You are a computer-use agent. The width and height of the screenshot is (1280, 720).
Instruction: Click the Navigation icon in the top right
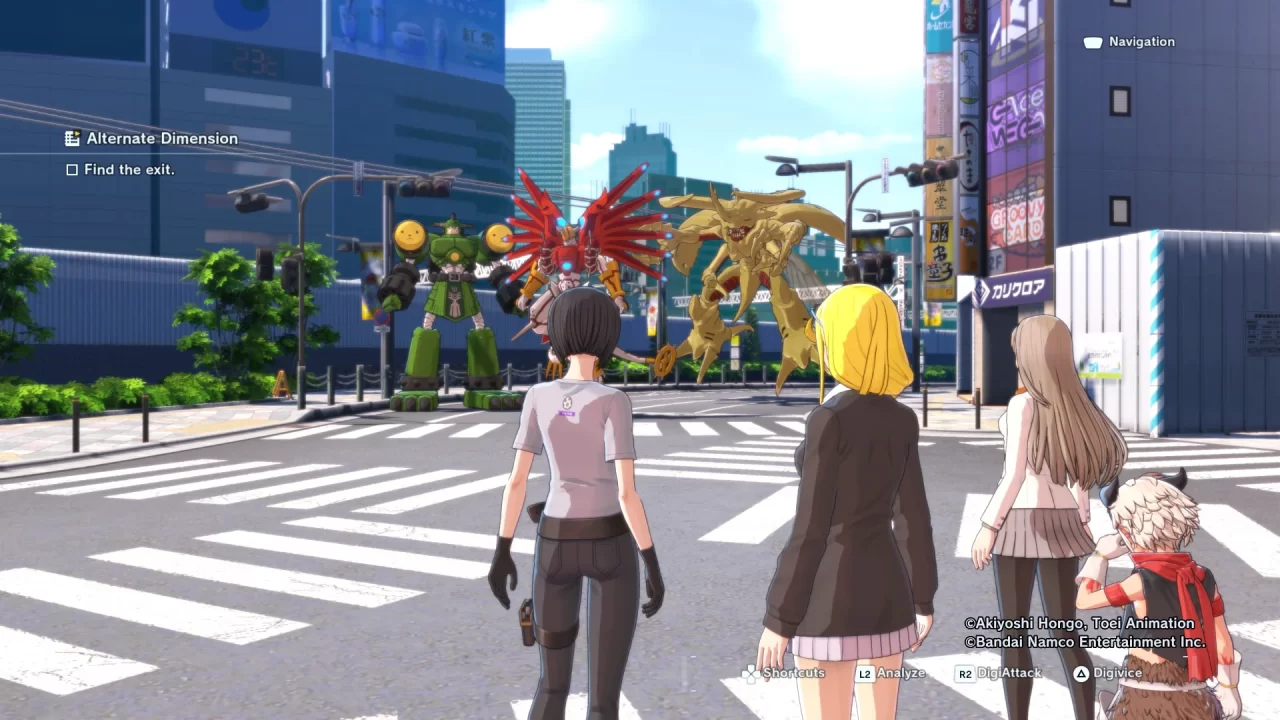[1091, 42]
